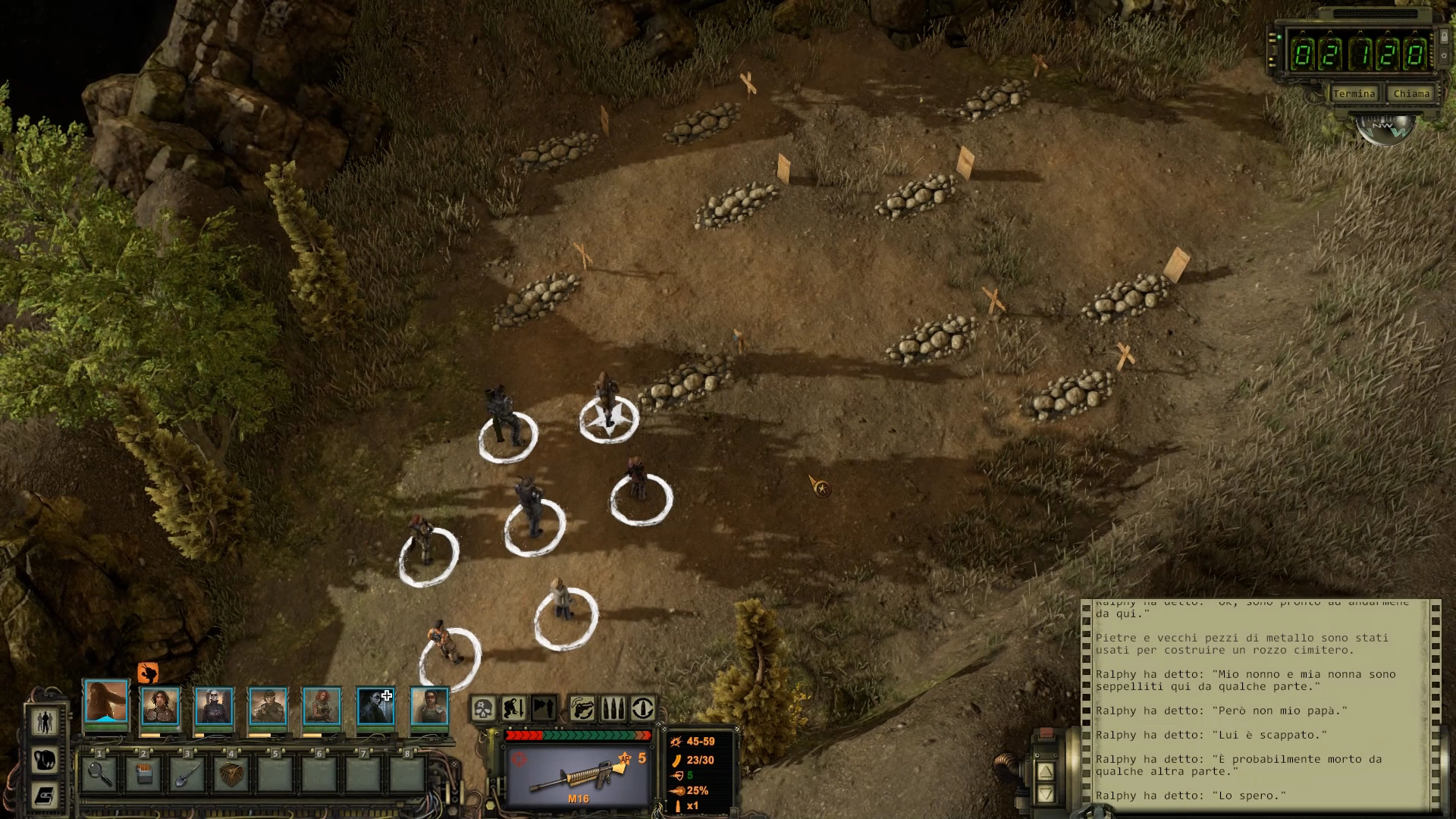This screenshot has width=1456, height=819.
Task: Open the backpack inventory button
Action: pyautogui.click(x=45, y=759)
